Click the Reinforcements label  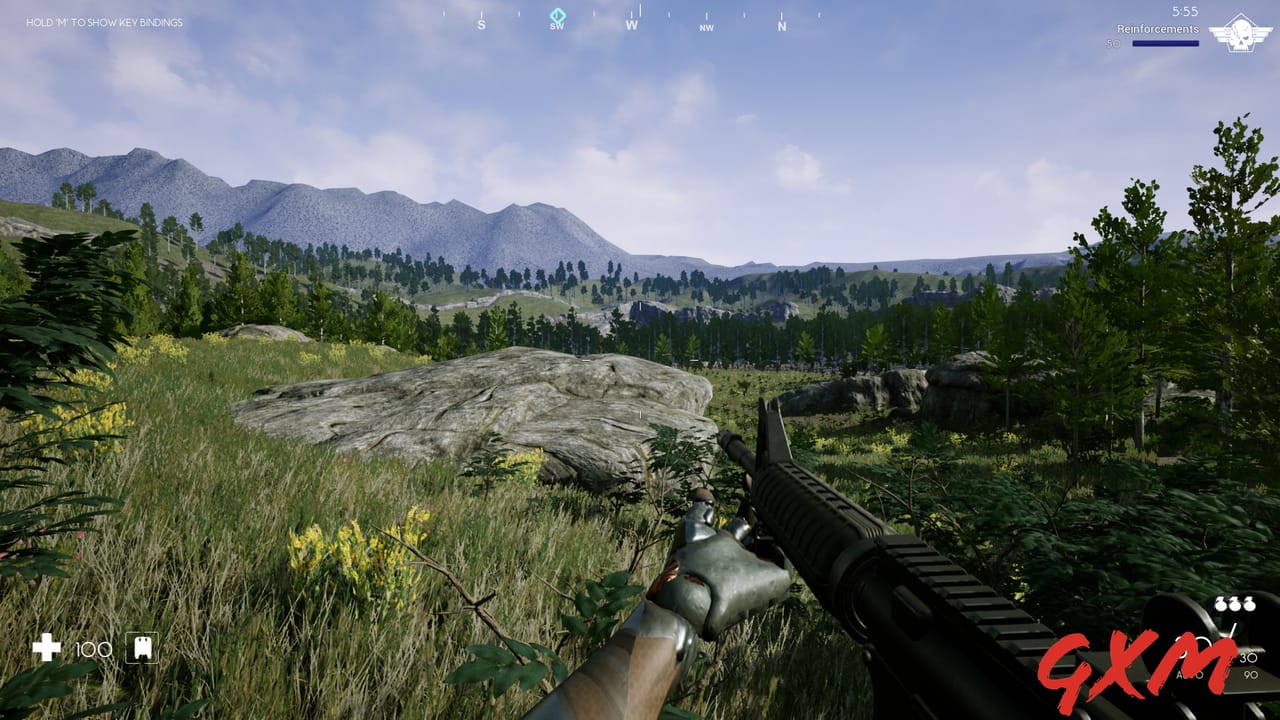[x=1158, y=30]
